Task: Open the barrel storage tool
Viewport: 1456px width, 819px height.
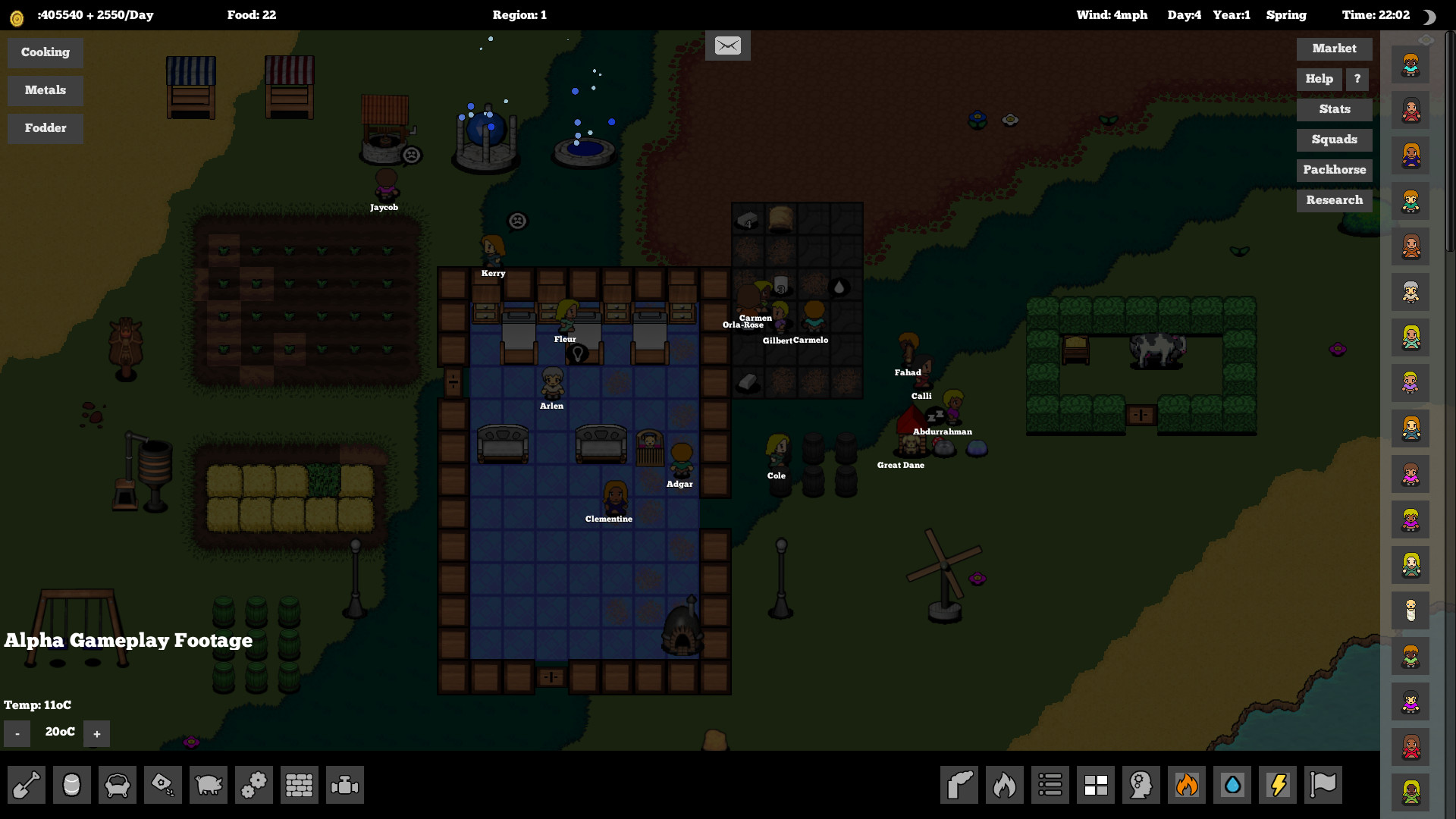Action: (72, 785)
